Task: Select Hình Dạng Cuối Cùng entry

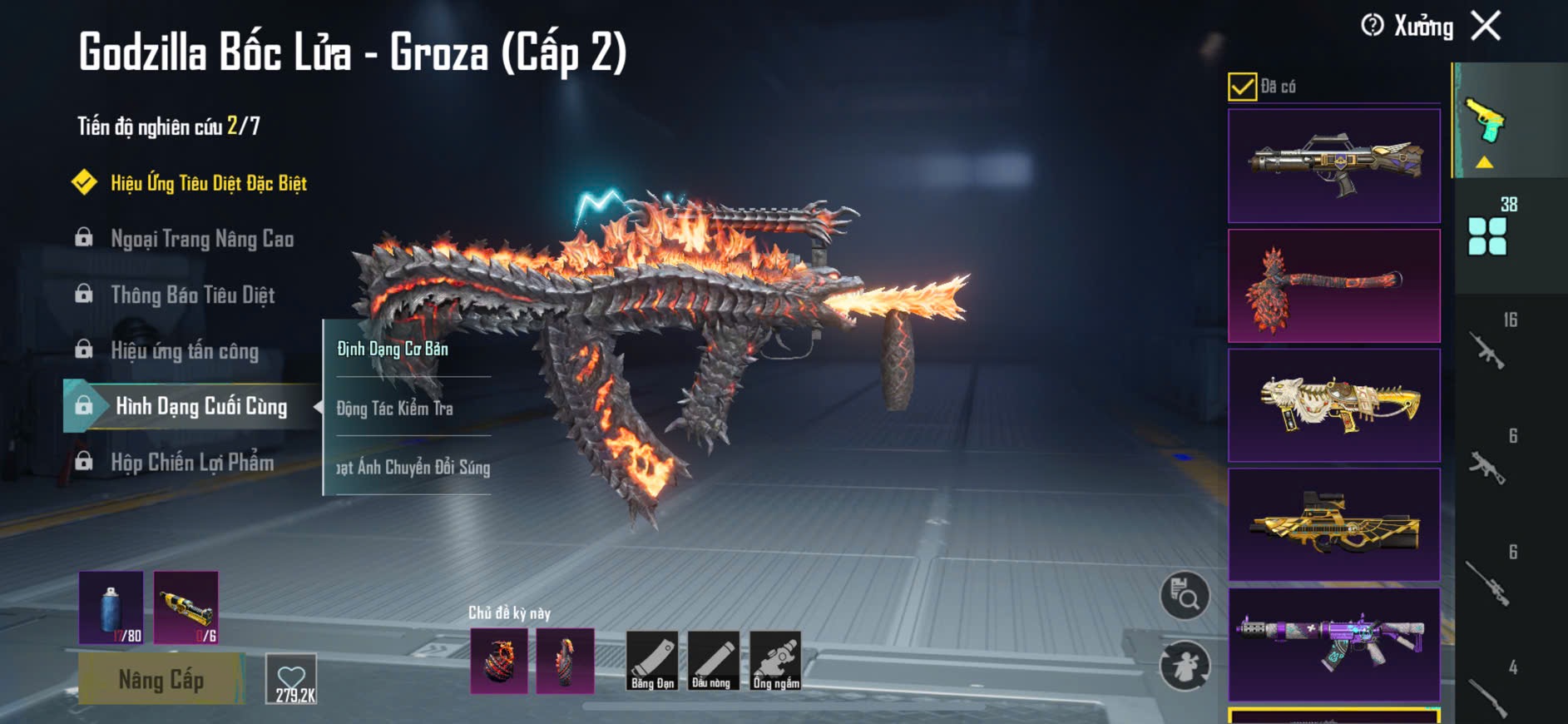Action: 200,406
